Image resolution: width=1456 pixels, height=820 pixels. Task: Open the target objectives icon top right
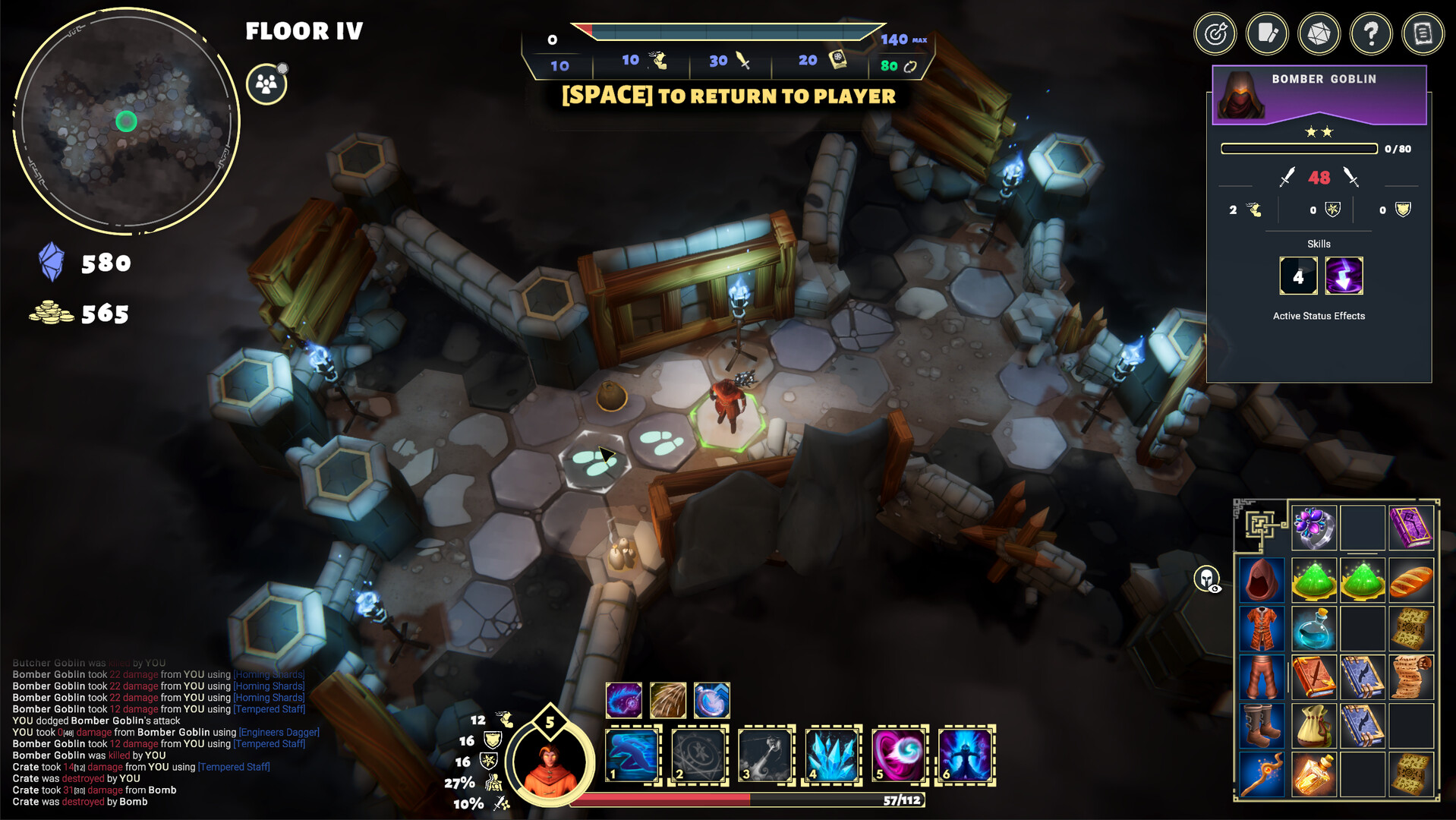(1215, 33)
